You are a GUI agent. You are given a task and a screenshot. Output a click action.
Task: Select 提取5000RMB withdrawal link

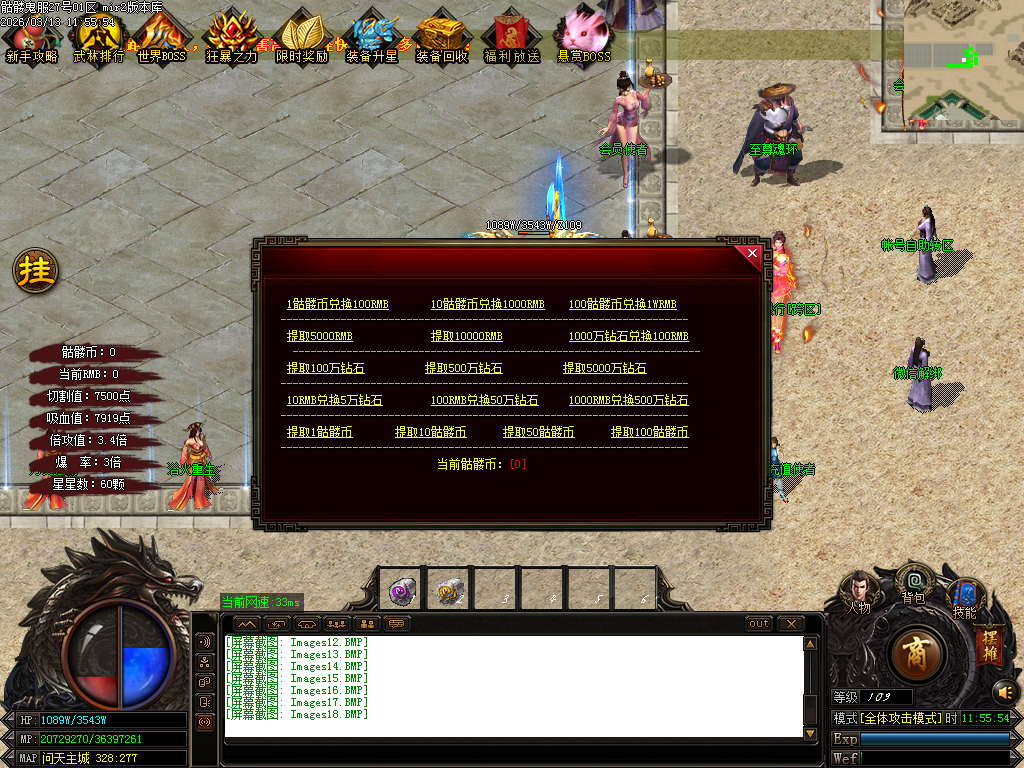320,336
